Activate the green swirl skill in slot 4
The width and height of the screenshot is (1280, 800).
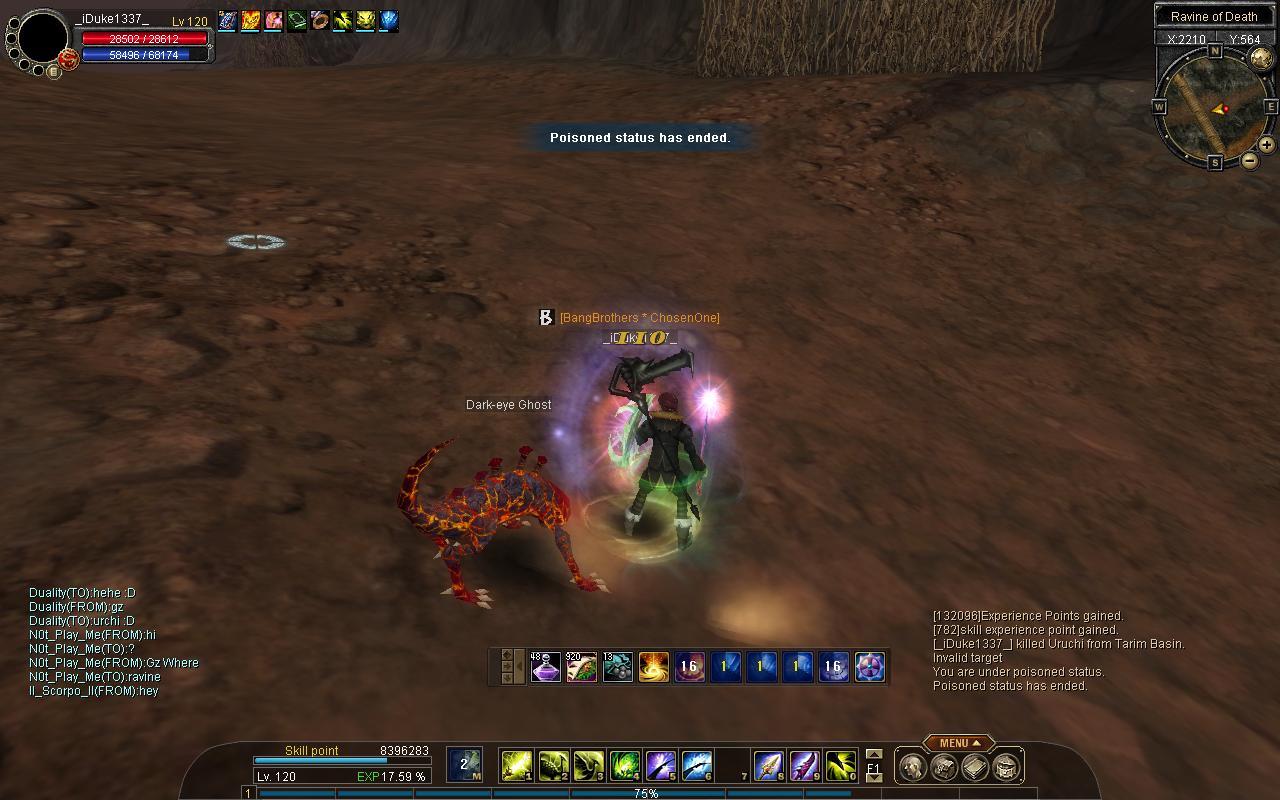[x=625, y=766]
